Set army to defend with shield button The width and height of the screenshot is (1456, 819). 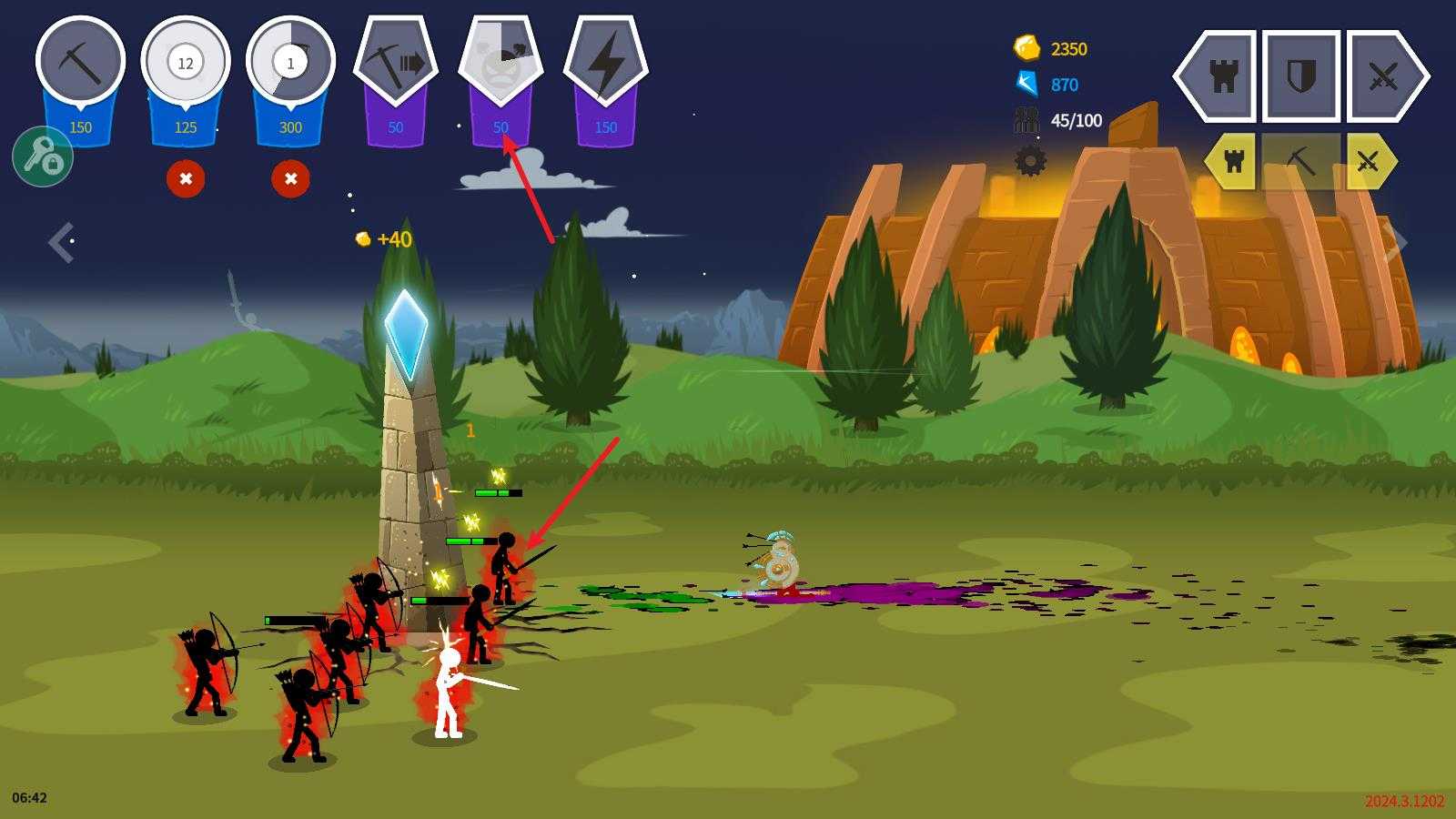[x=1301, y=76]
